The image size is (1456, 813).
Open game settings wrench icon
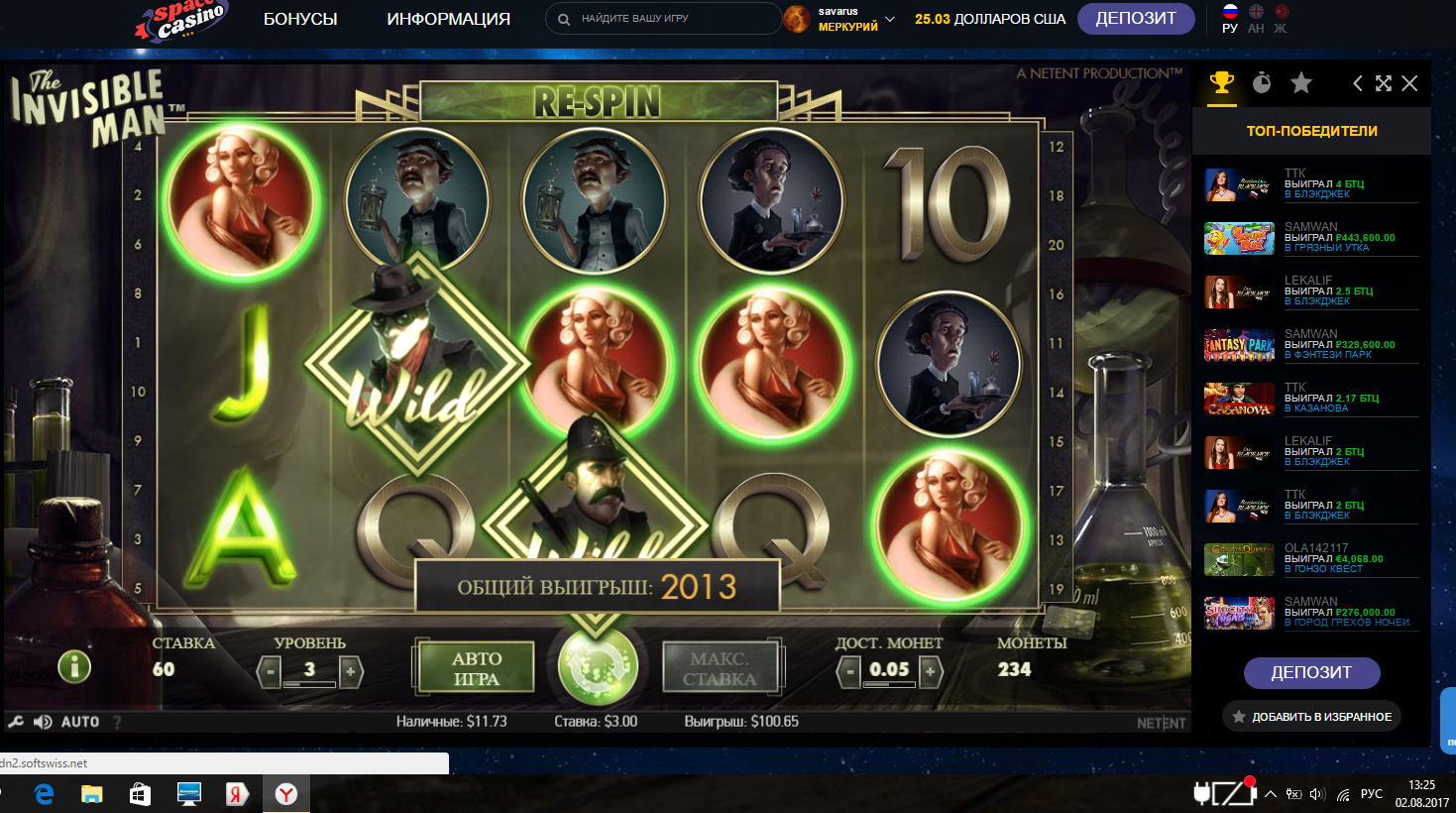pos(16,722)
